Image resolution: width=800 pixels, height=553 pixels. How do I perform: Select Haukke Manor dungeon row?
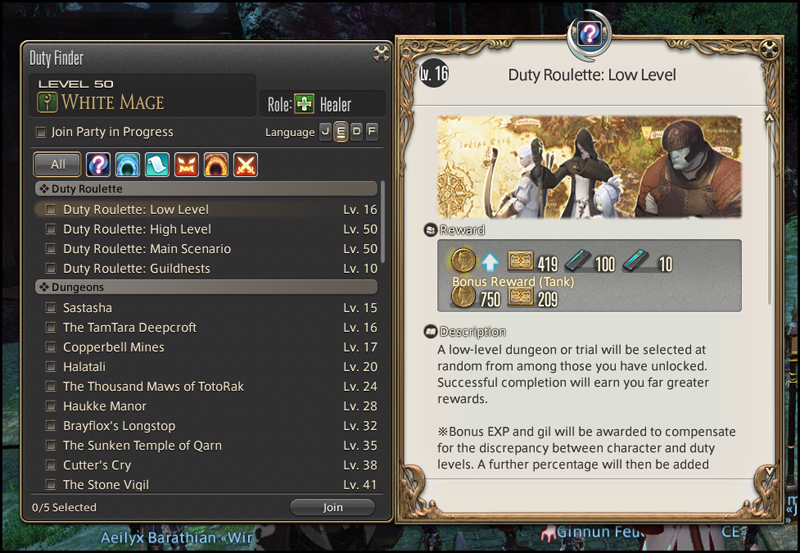point(105,406)
